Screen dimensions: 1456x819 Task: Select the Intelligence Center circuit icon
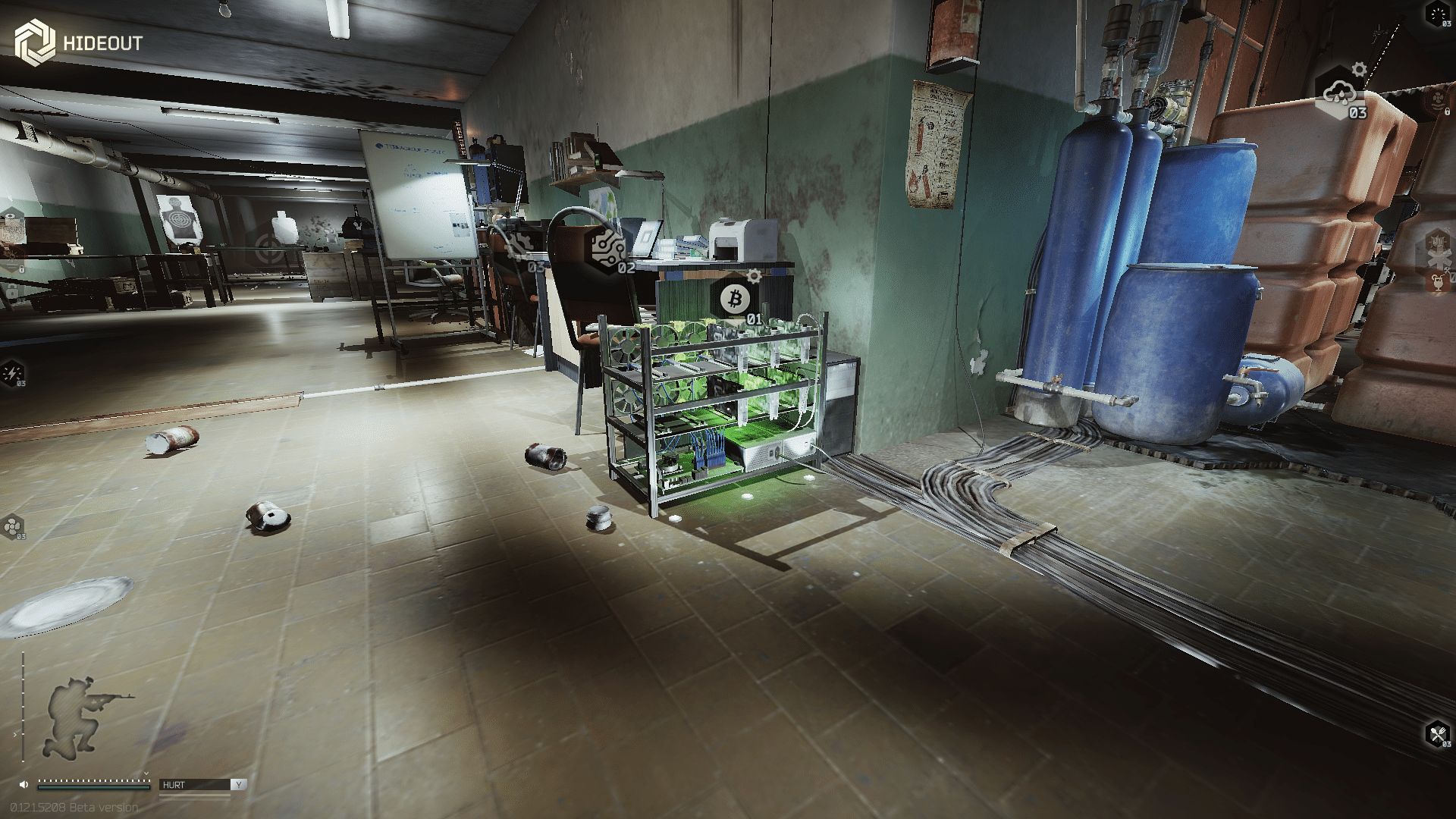click(608, 247)
